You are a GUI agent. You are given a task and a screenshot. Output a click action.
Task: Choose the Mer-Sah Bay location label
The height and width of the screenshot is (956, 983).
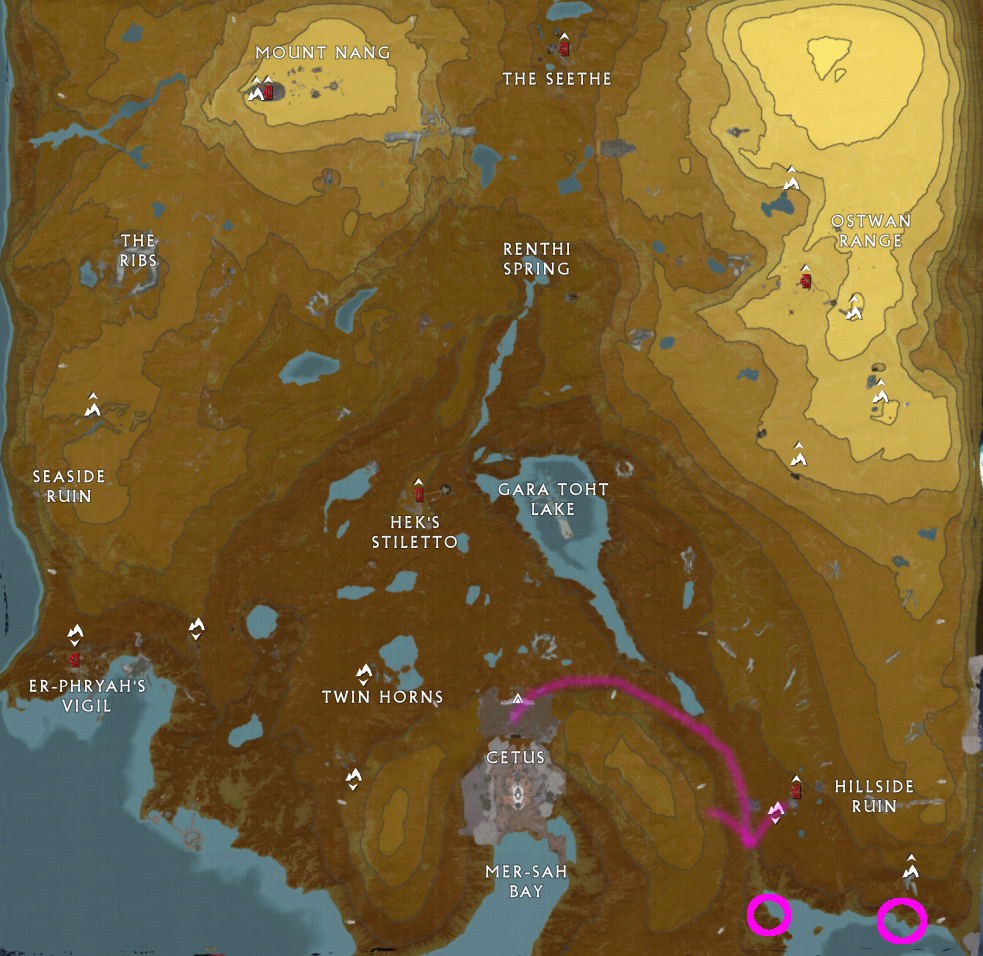[x=526, y=880]
